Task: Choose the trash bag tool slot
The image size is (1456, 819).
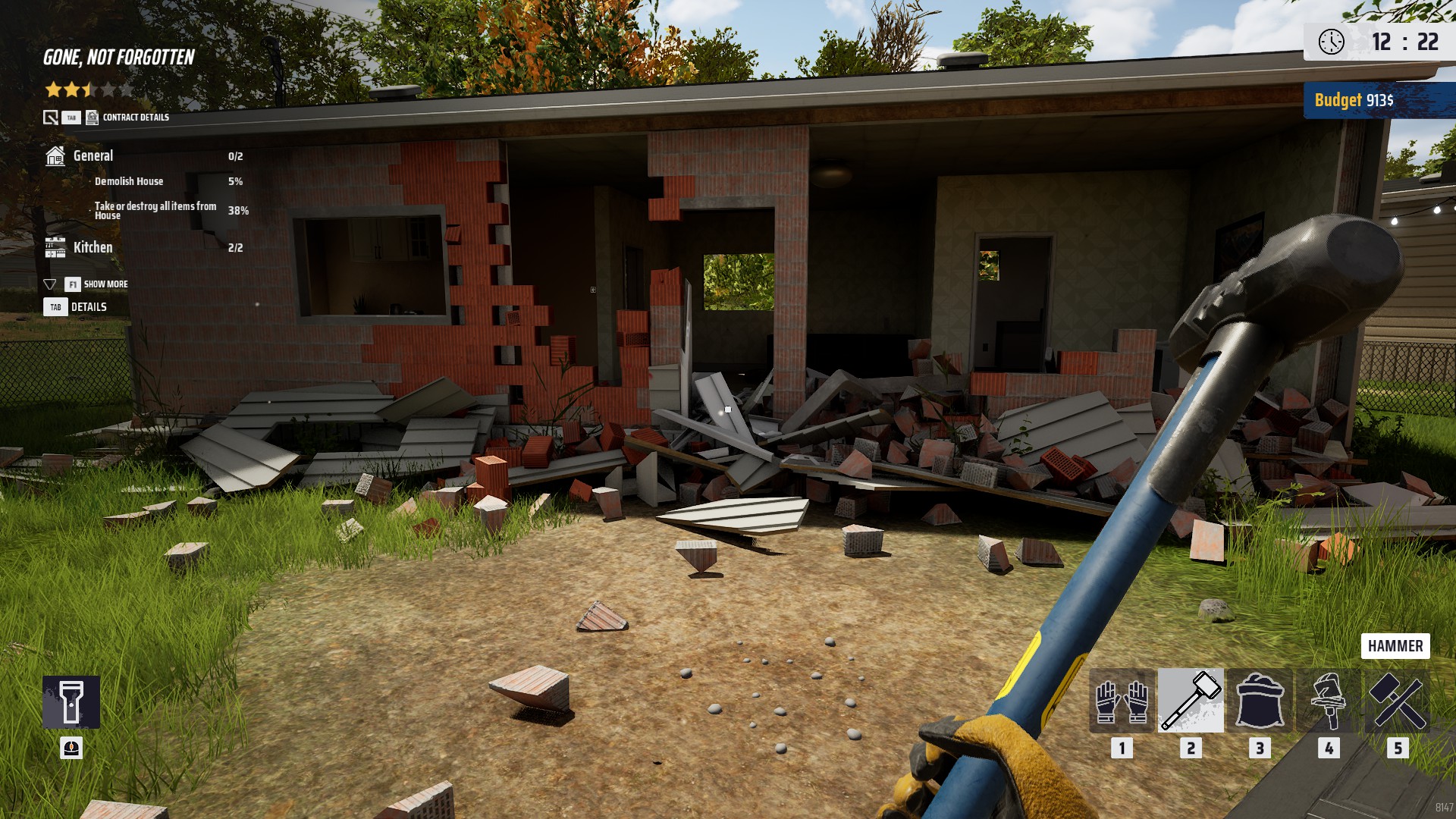Action: (1260, 701)
